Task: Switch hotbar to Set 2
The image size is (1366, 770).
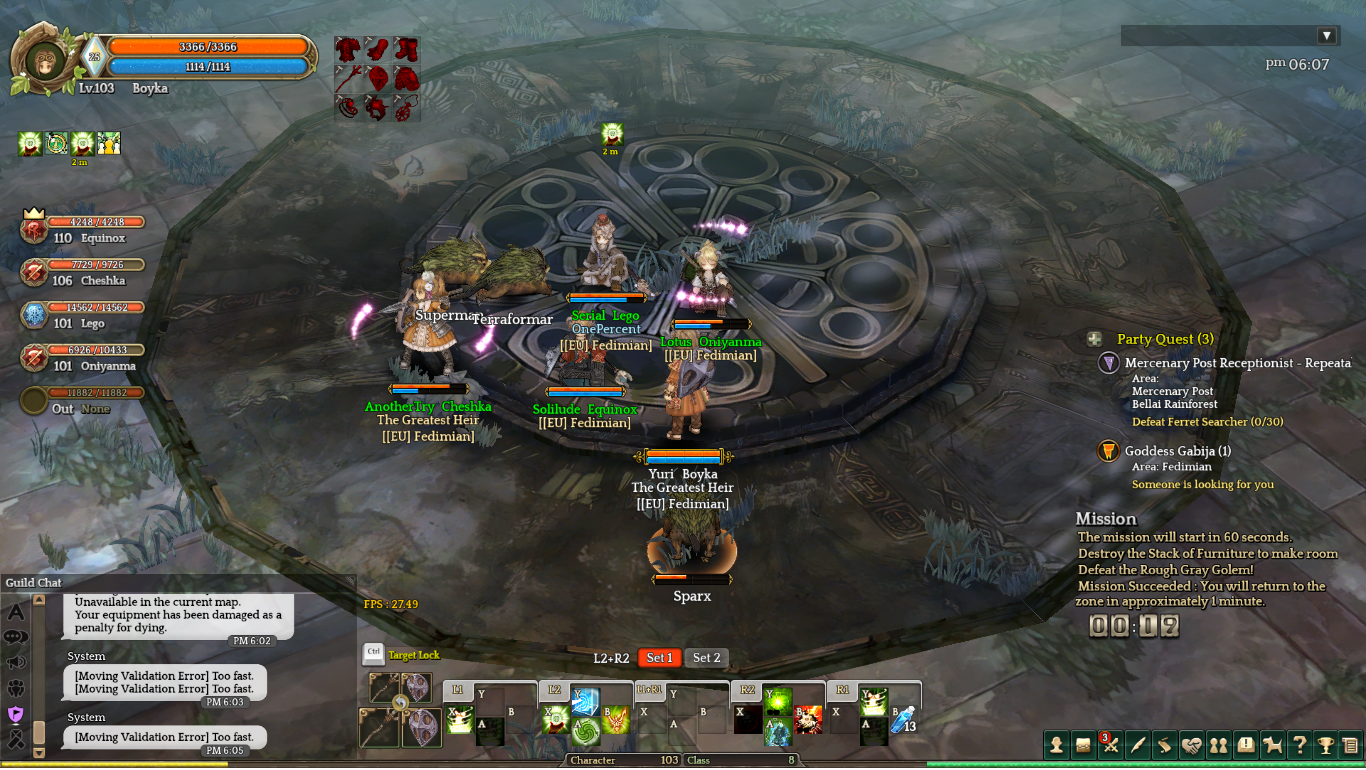Action: (707, 658)
